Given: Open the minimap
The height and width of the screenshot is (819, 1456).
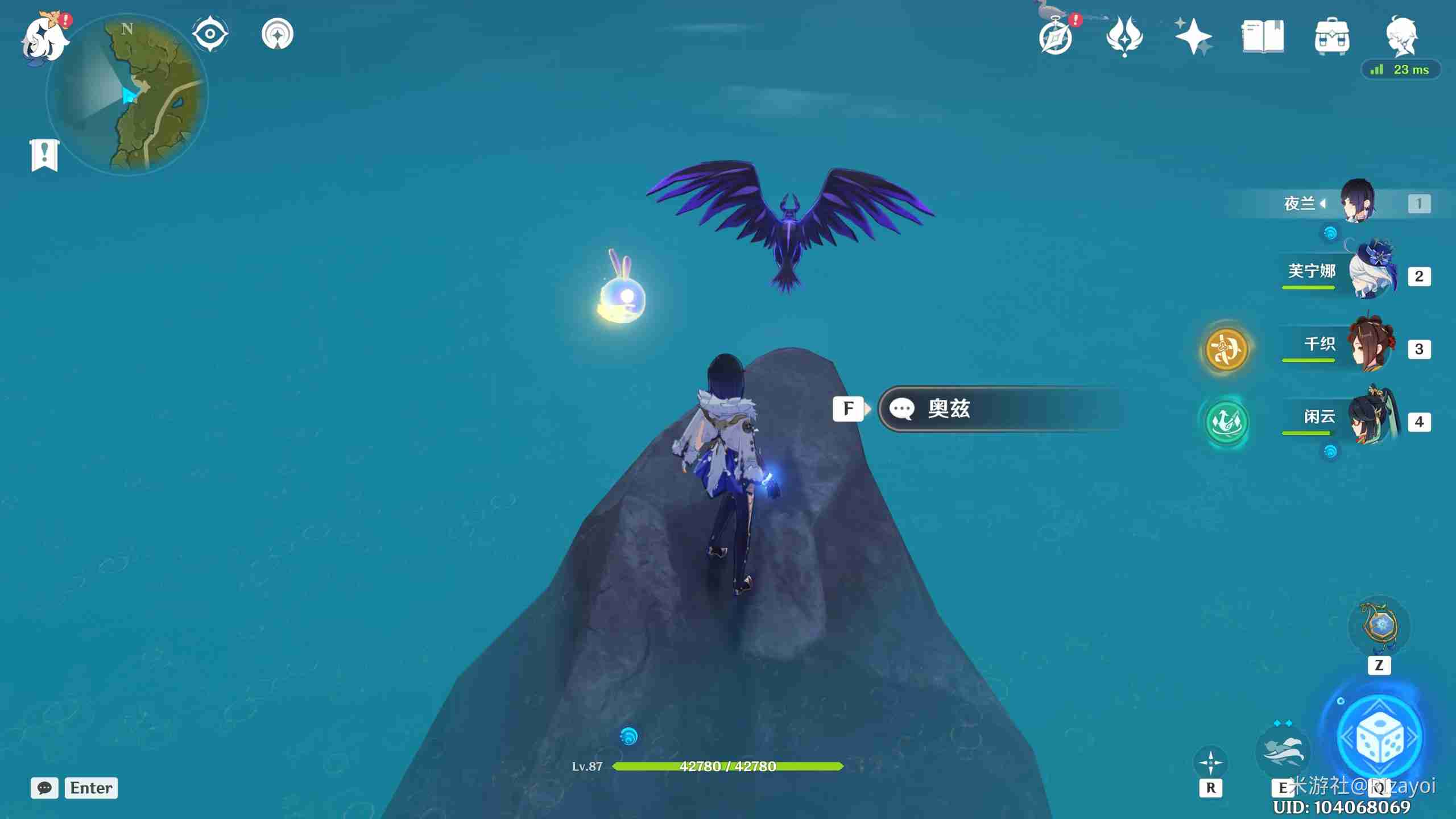Looking at the screenshot, I should pyautogui.click(x=127, y=94).
